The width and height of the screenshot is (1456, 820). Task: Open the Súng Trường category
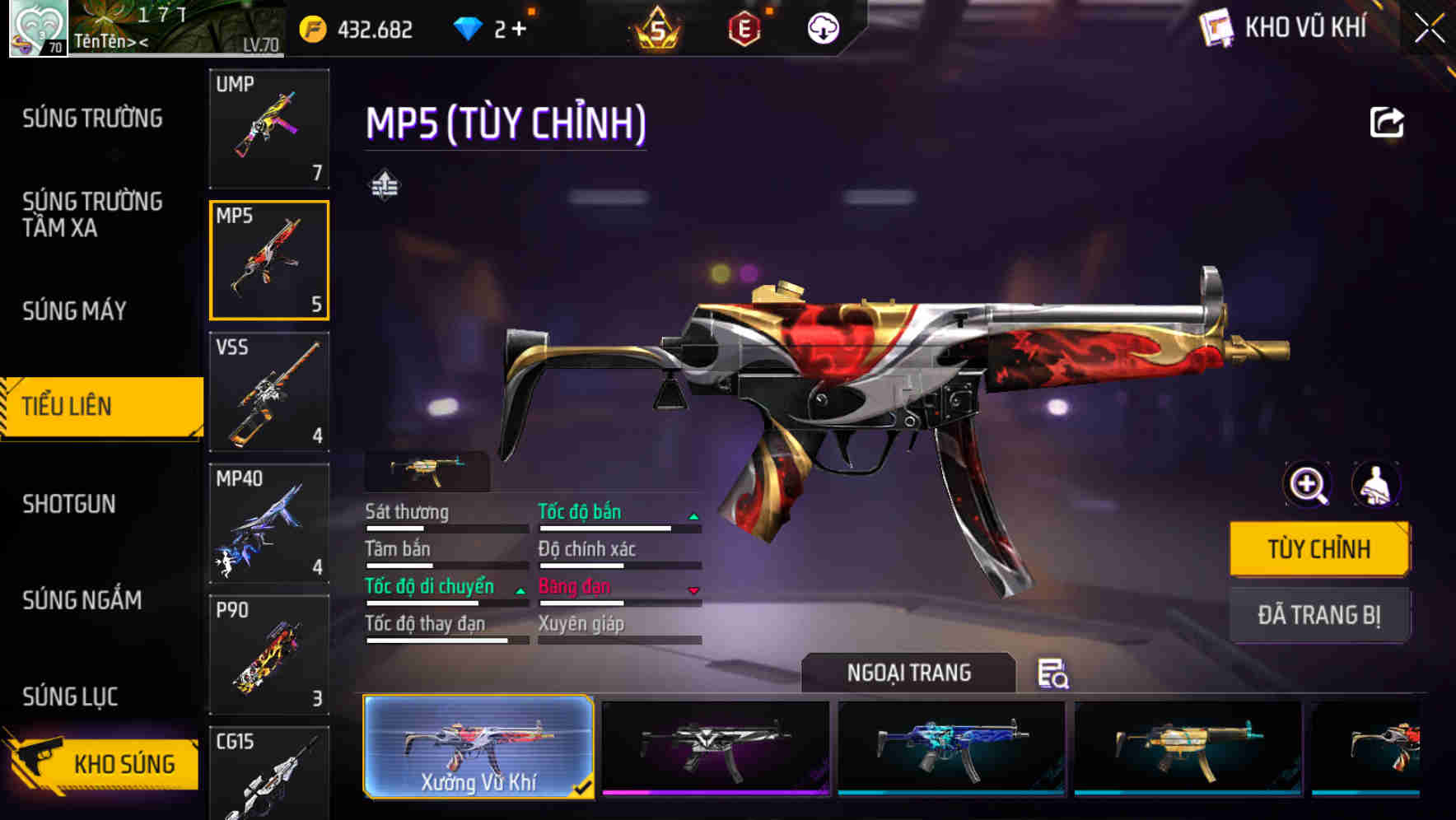coord(92,119)
